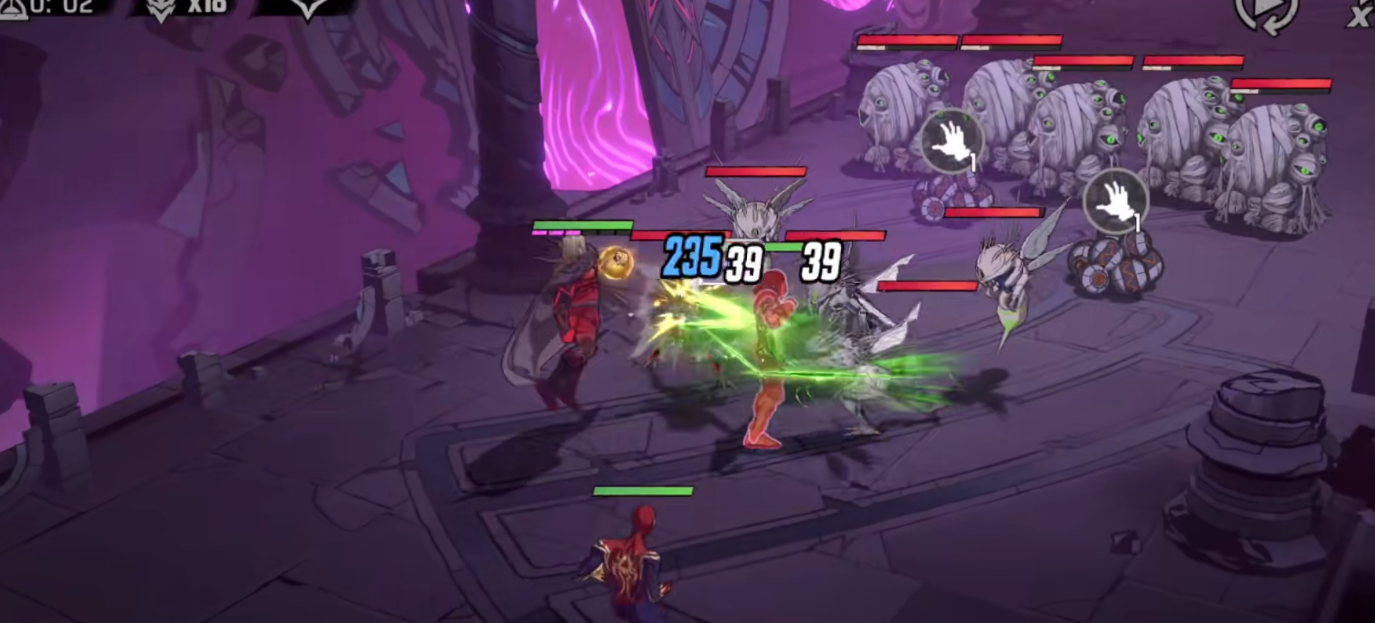Expand the chevron panel in top bar

[307, 8]
